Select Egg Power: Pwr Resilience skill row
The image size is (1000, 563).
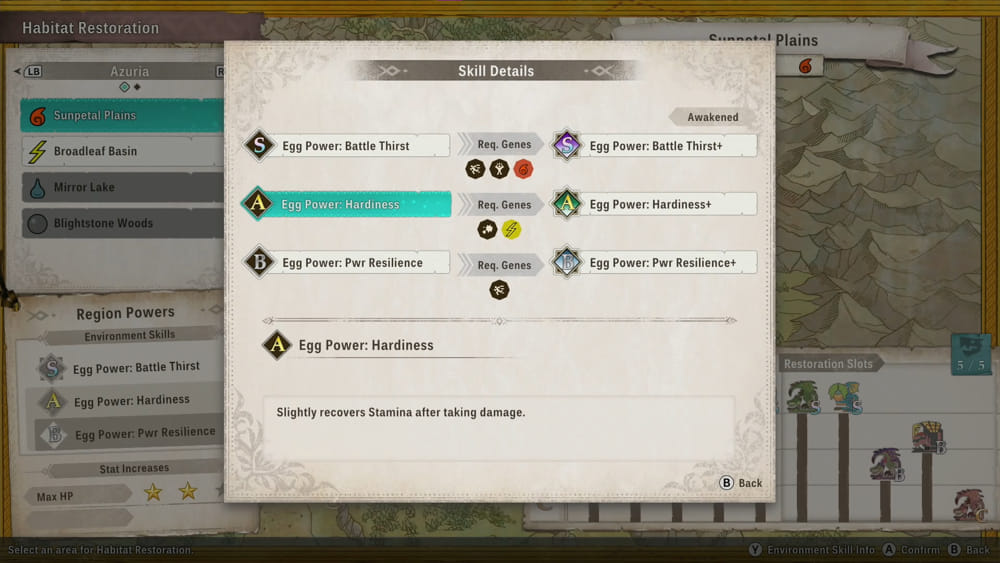[x=346, y=263]
